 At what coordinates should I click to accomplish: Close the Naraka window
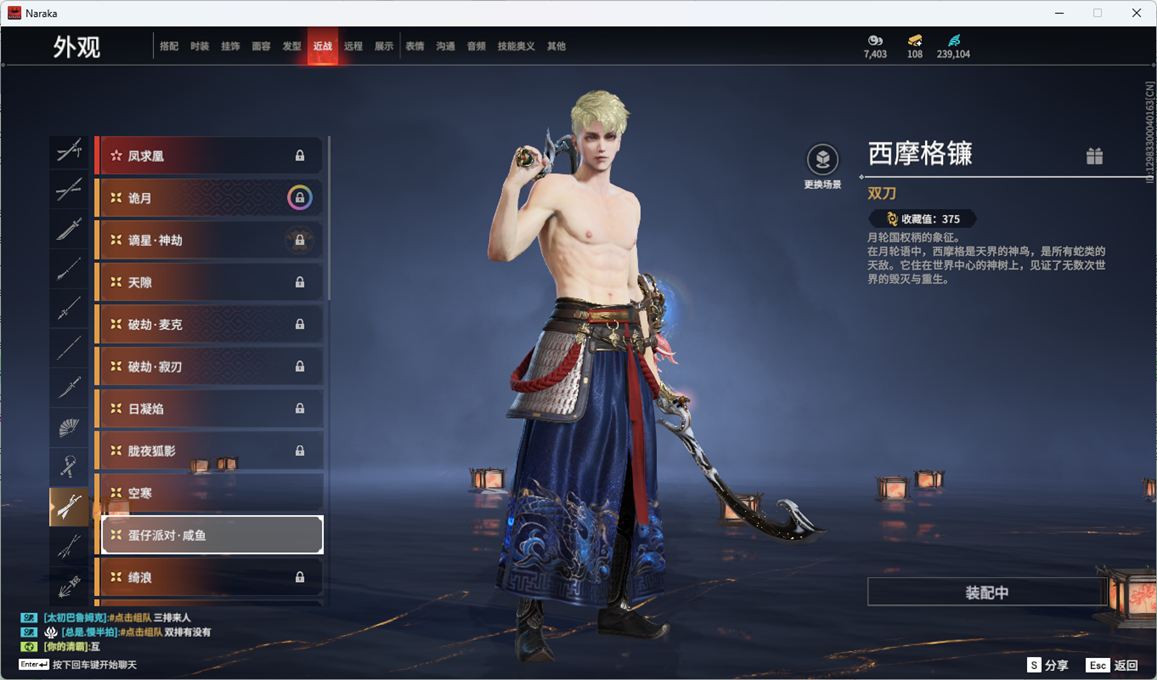tap(1136, 13)
